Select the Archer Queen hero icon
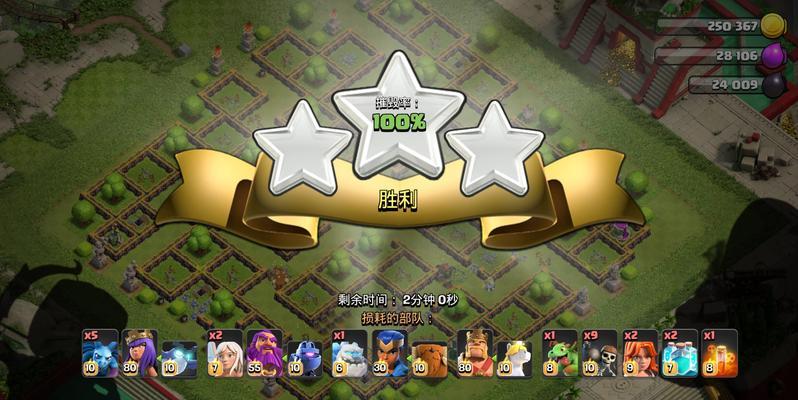The image size is (798, 400). click(140, 353)
